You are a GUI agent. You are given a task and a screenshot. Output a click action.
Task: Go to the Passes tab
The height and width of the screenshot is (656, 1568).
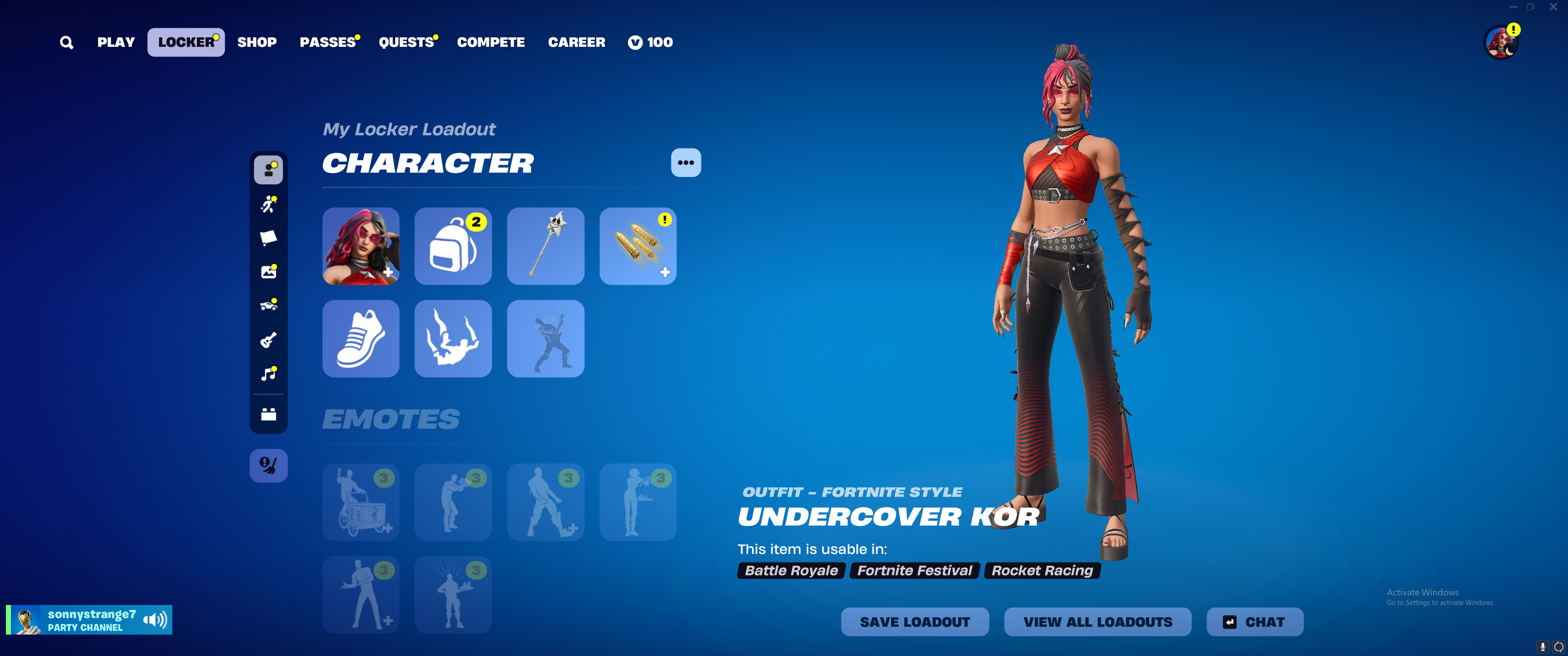tap(327, 43)
